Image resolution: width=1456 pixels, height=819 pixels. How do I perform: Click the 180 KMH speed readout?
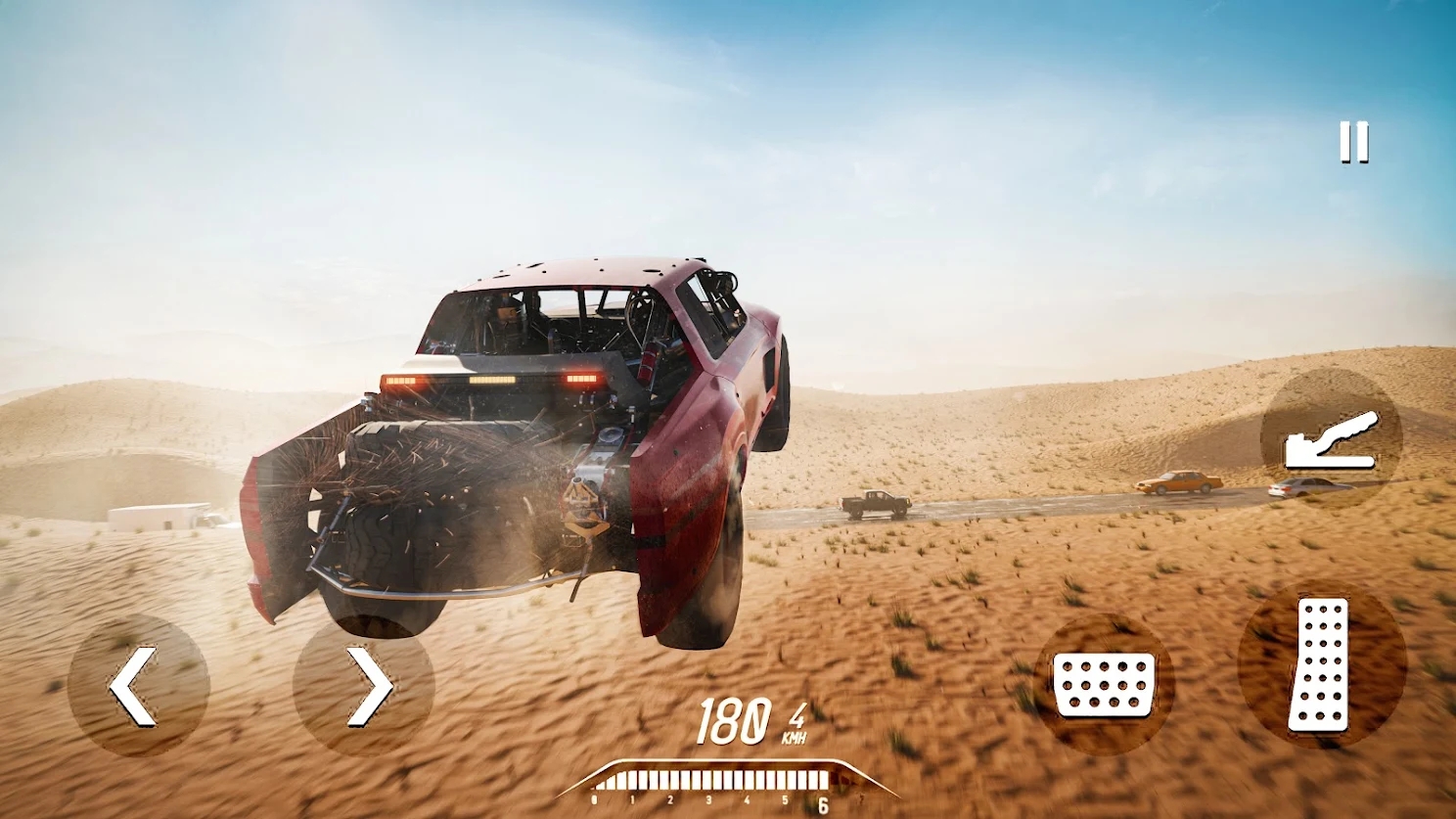[732, 722]
